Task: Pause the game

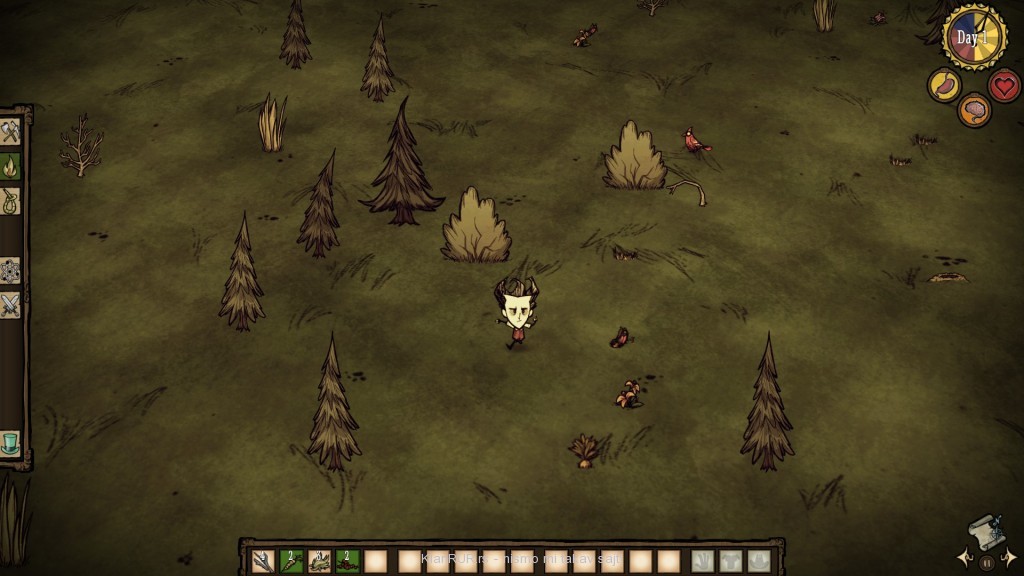Action: pyautogui.click(x=987, y=563)
